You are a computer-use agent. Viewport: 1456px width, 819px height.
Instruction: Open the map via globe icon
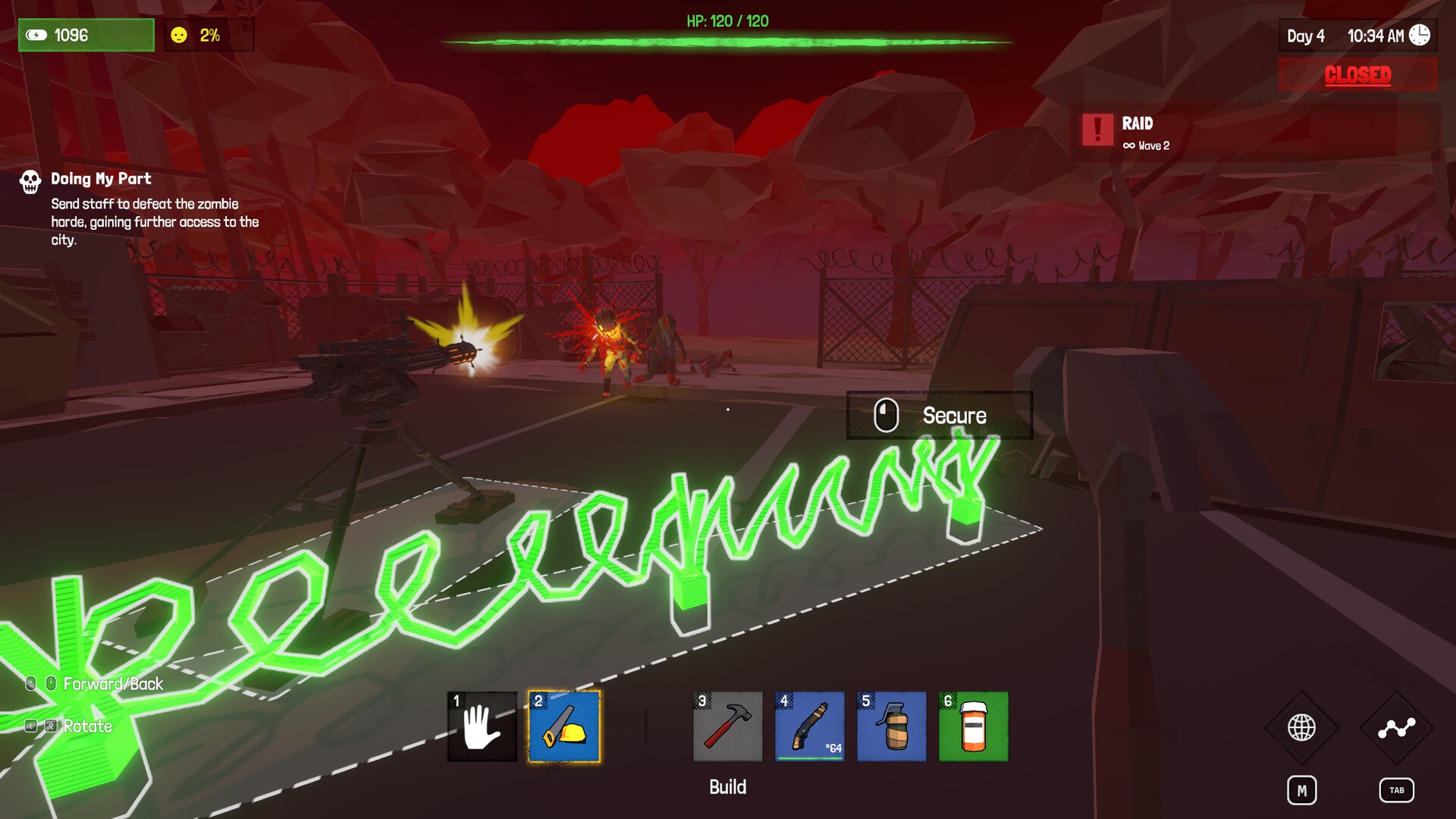tap(1301, 728)
